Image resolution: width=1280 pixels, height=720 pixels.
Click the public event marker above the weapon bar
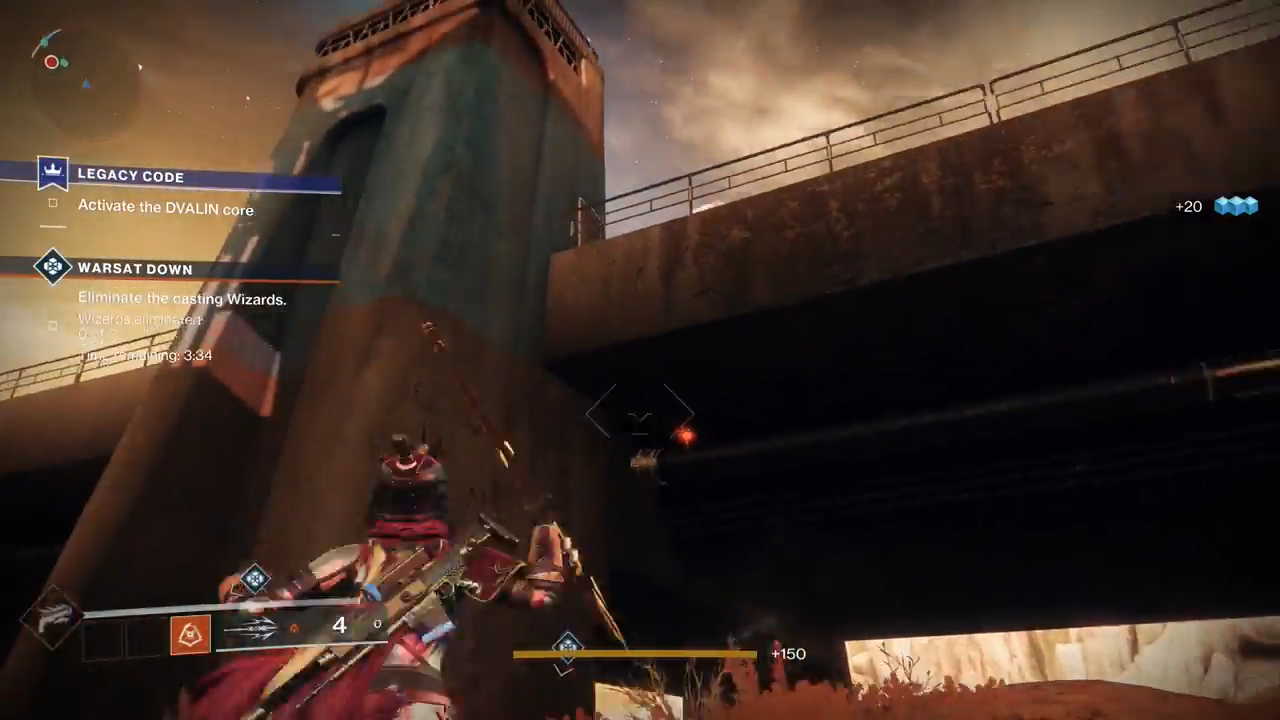point(255,578)
